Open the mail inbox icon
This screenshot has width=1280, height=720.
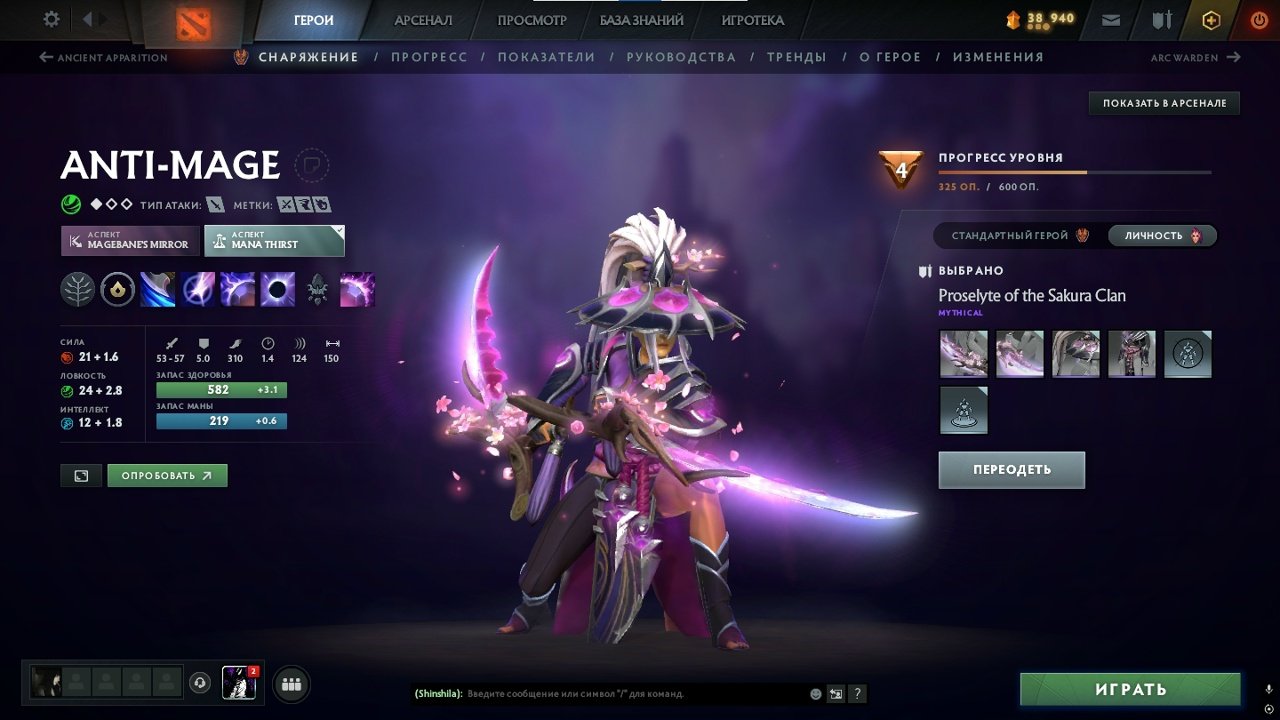tap(1110, 18)
